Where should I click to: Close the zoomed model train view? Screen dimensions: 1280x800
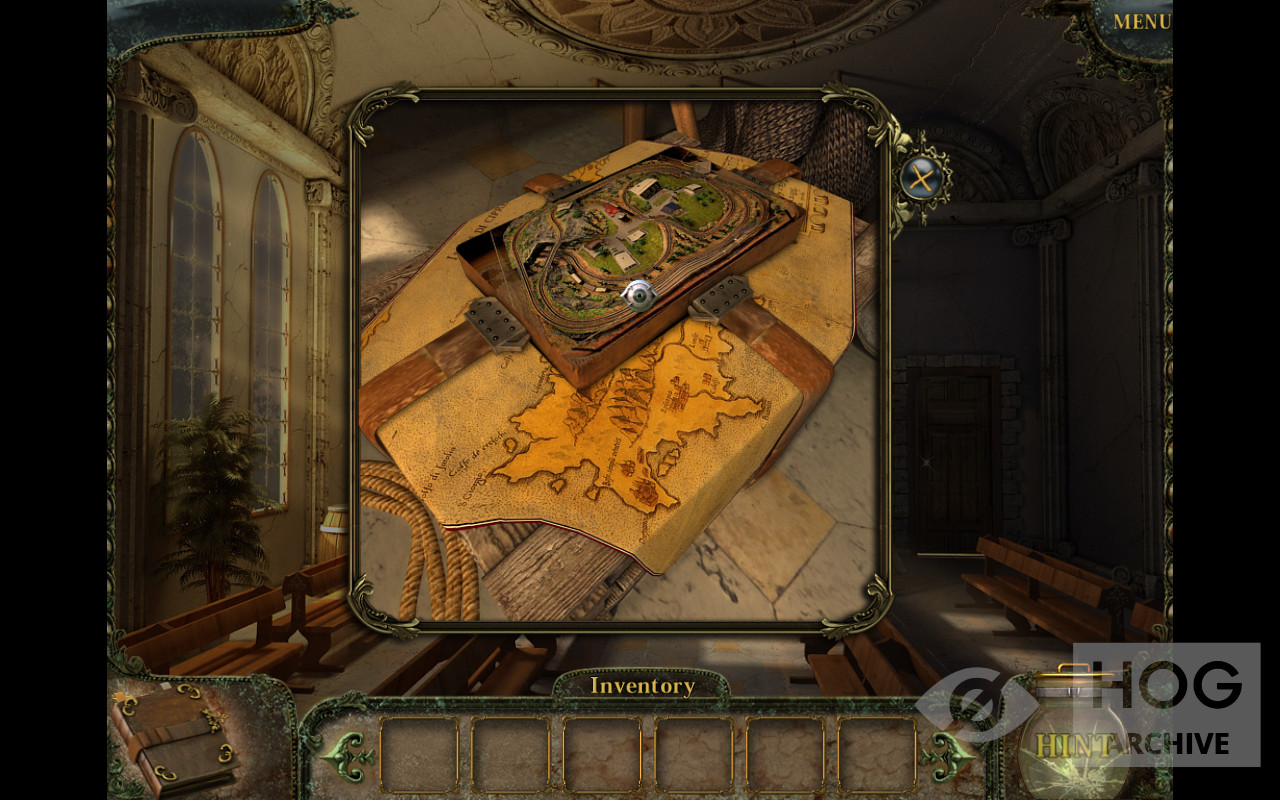(x=918, y=179)
